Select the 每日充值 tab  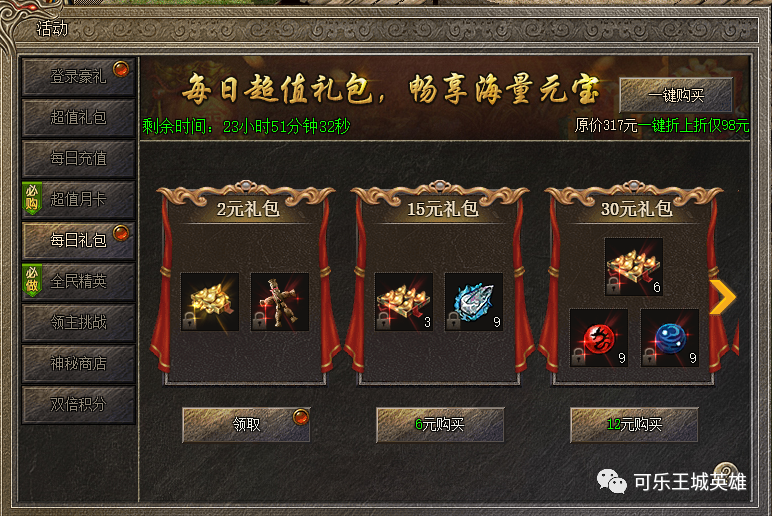pyautogui.click(x=78, y=158)
